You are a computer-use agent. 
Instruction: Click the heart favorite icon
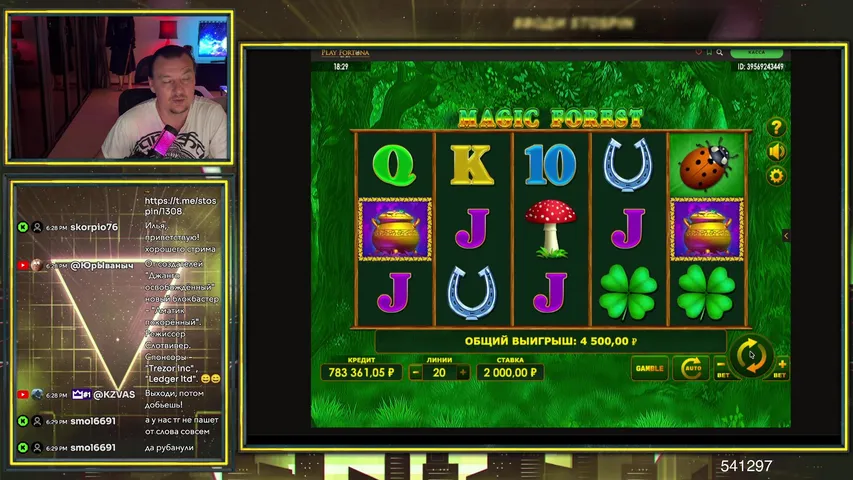pyautogui.click(x=698, y=53)
